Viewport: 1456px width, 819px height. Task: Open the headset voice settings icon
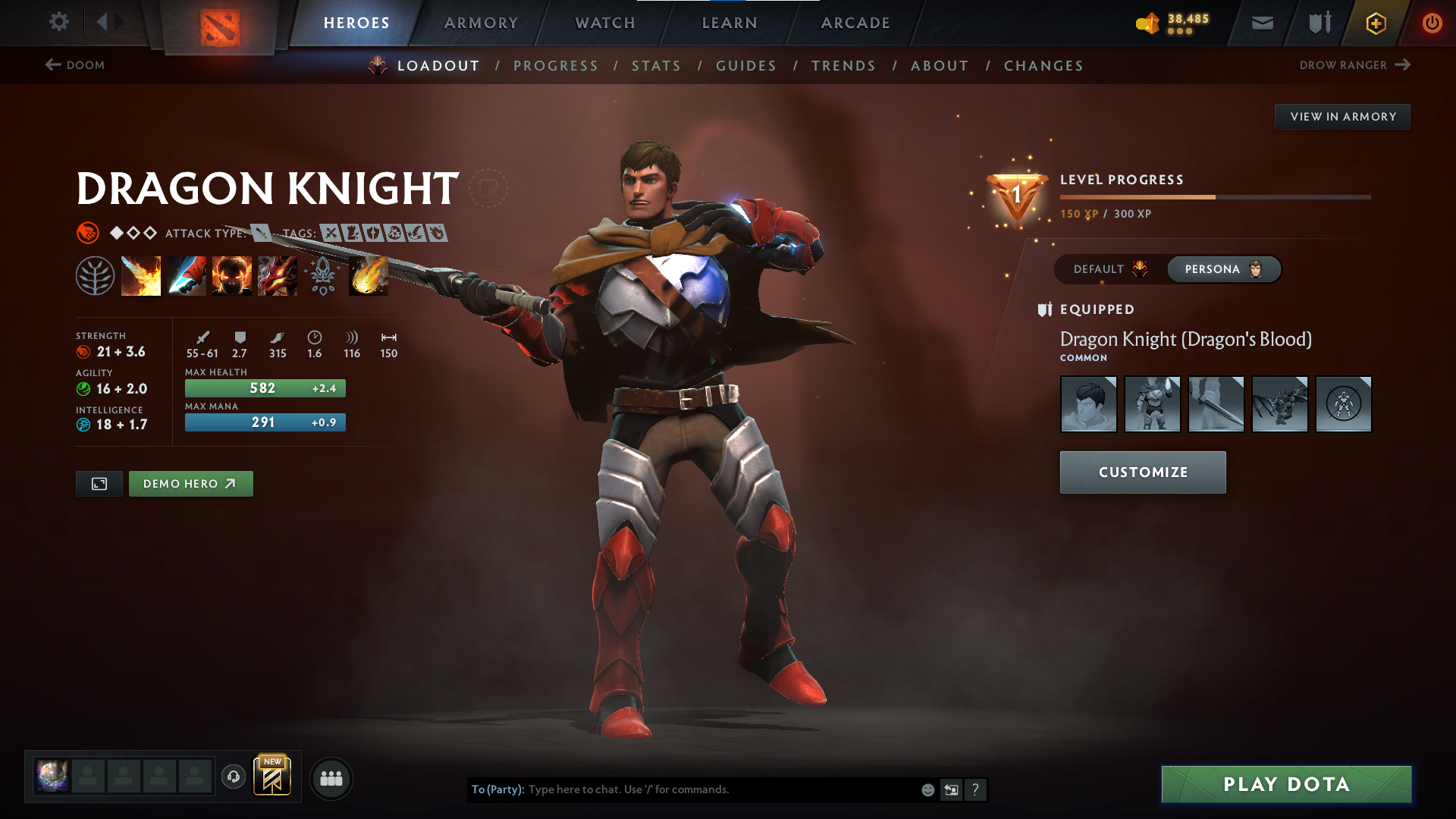[x=233, y=778]
